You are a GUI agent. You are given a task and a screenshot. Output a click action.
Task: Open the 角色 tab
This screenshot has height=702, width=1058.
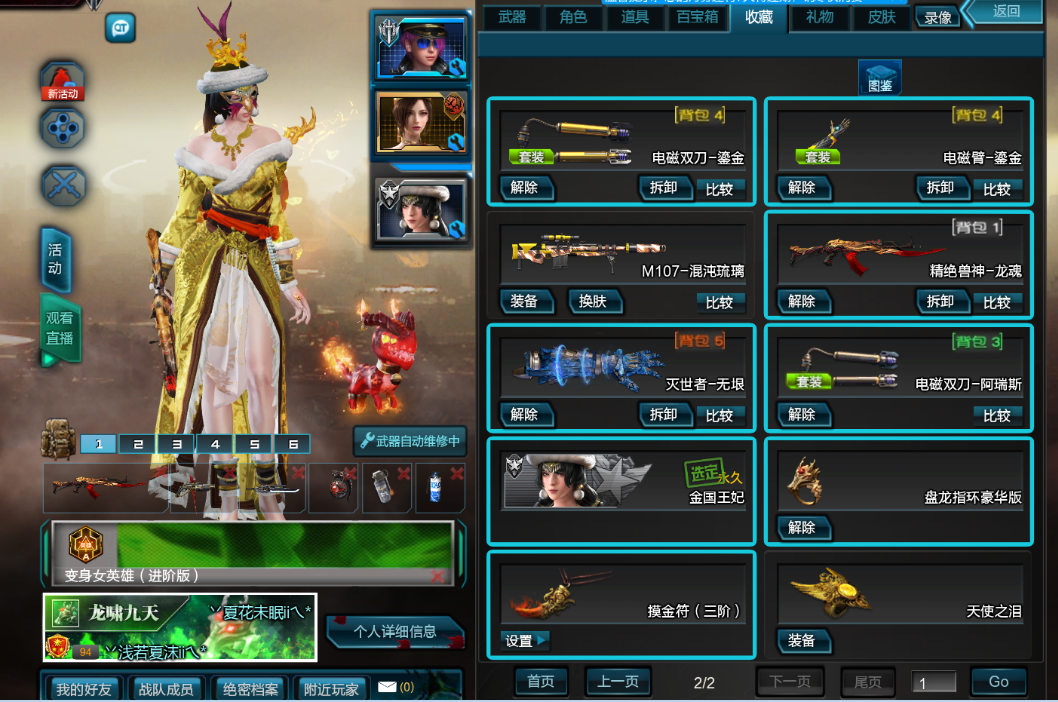[573, 17]
